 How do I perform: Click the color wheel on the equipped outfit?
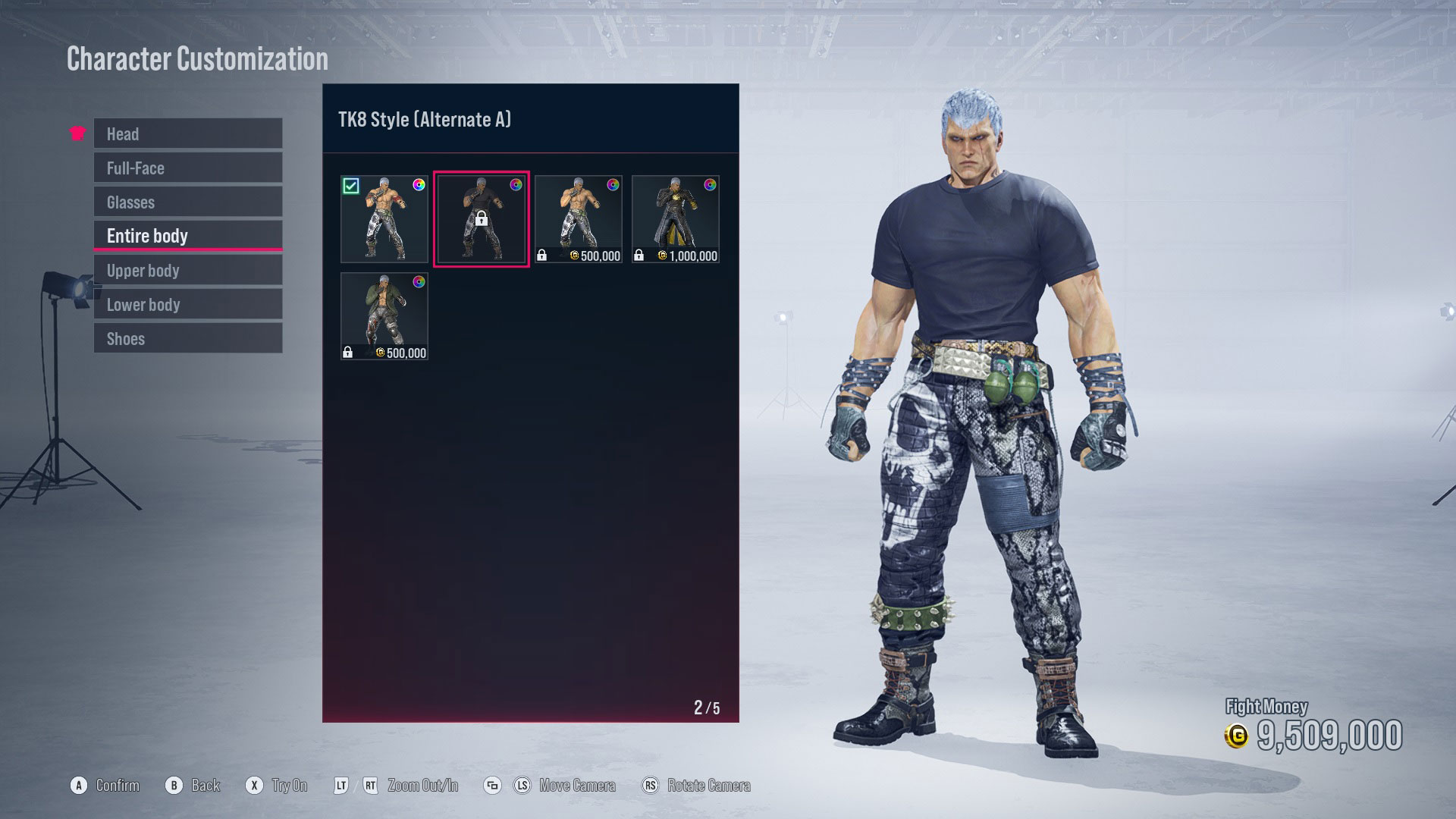click(x=419, y=184)
